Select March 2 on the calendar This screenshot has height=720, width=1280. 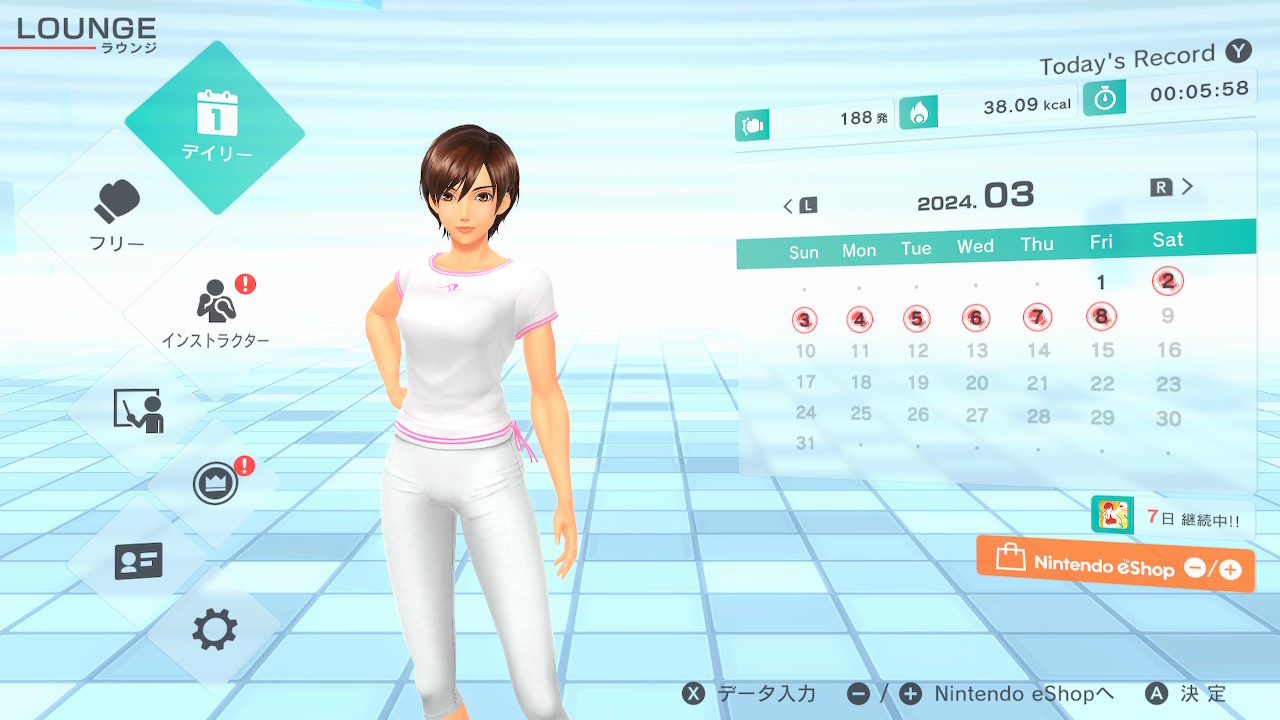click(1167, 281)
